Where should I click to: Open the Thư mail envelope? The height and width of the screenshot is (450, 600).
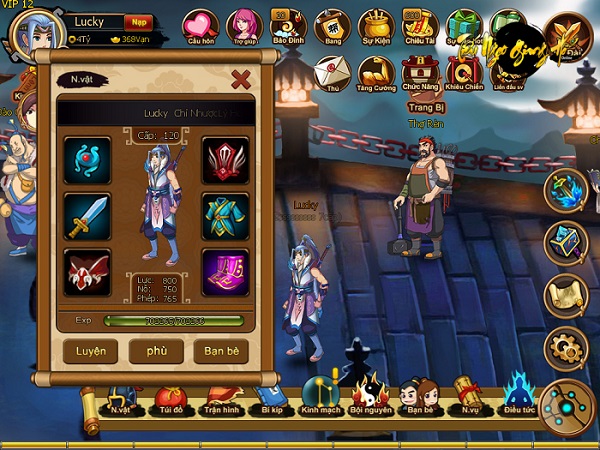click(x=330, y=73)
